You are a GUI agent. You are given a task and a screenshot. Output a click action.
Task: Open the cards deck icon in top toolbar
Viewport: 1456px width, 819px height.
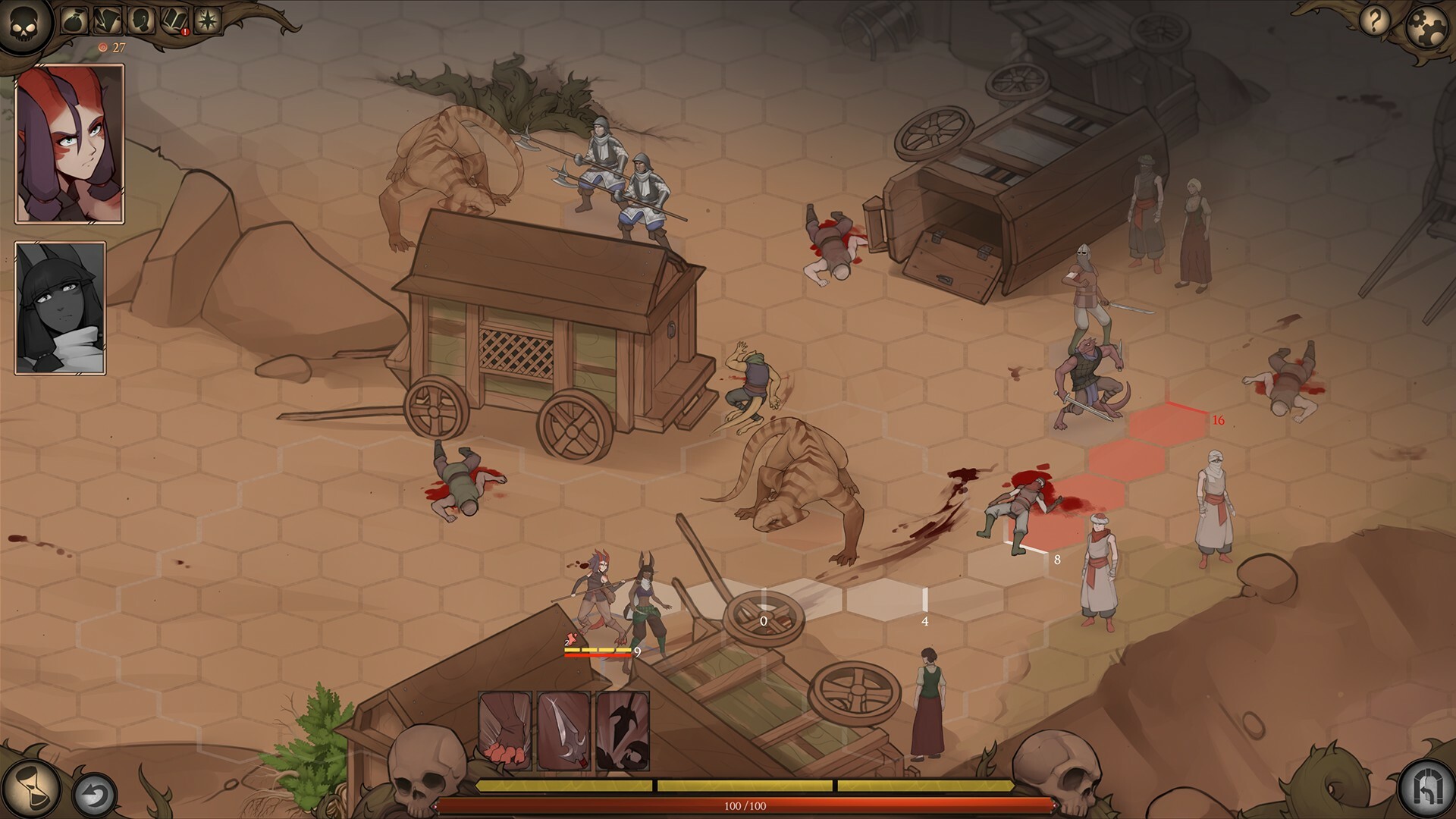pos(106,19)
